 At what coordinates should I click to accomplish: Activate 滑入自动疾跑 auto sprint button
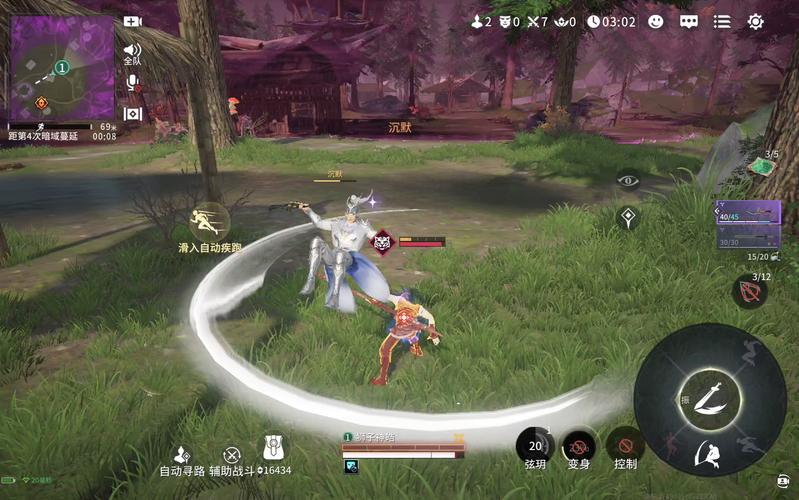click(210, 223)
